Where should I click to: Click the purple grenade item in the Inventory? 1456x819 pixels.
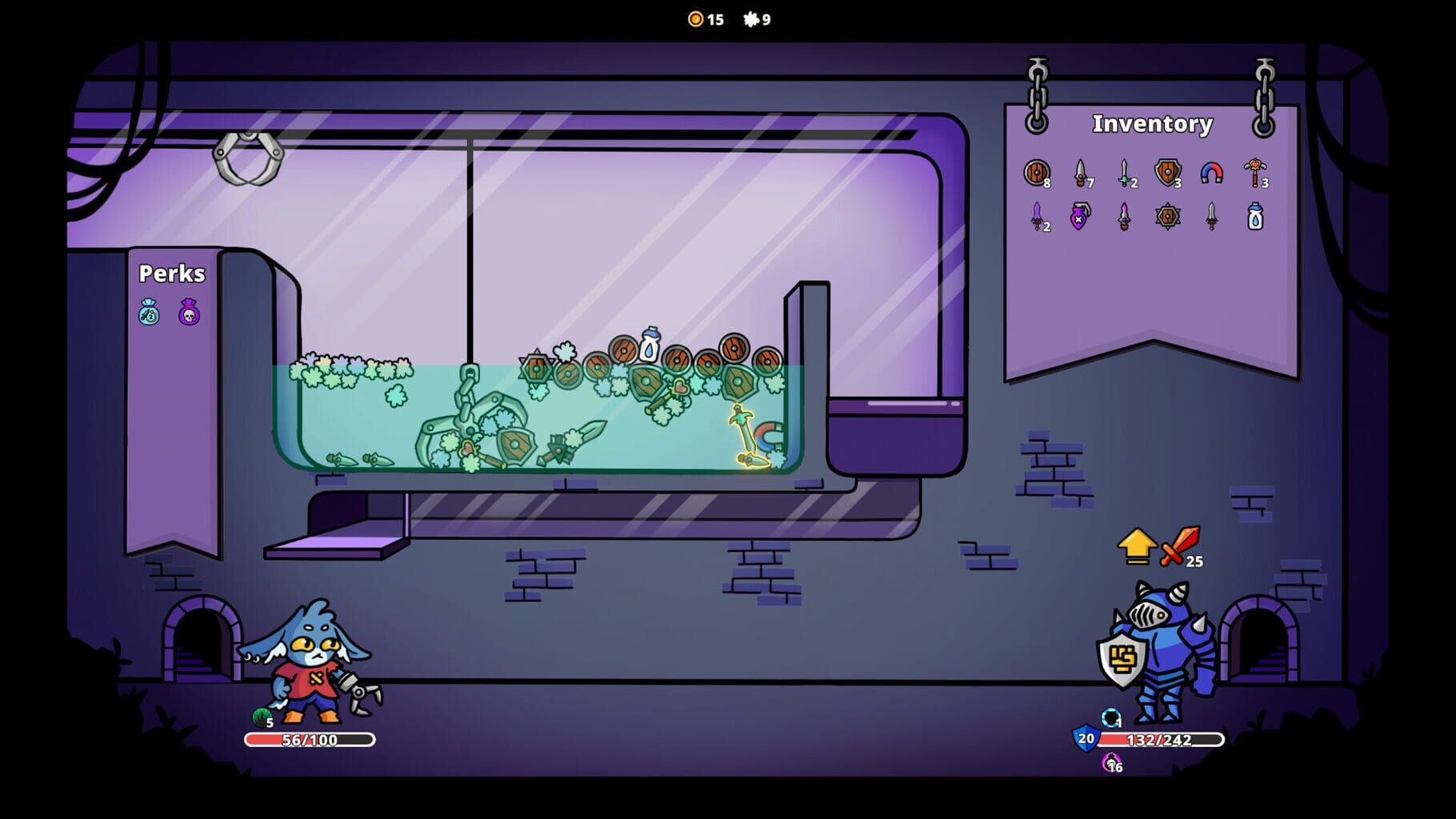tap(1078, 218)
